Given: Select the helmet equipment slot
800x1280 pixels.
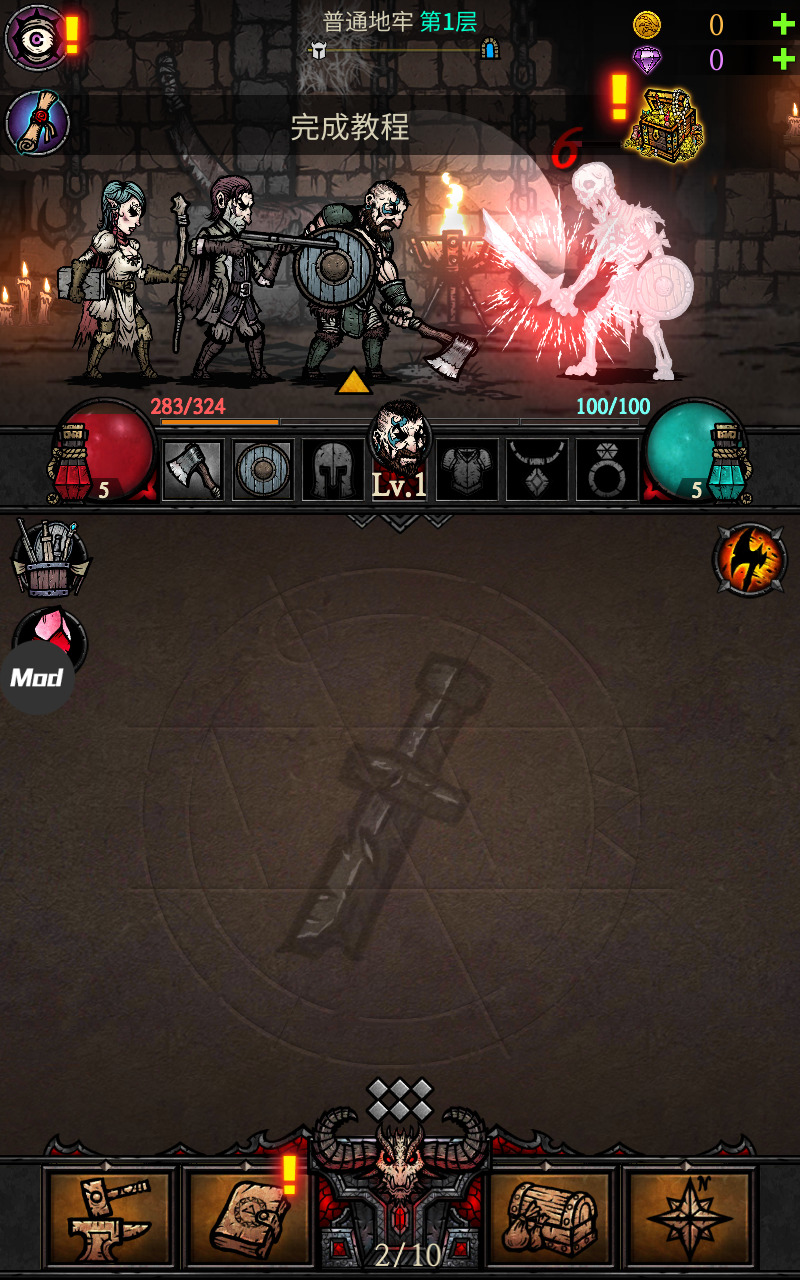Looking at the screenshot, I should (x=333, y=469).
